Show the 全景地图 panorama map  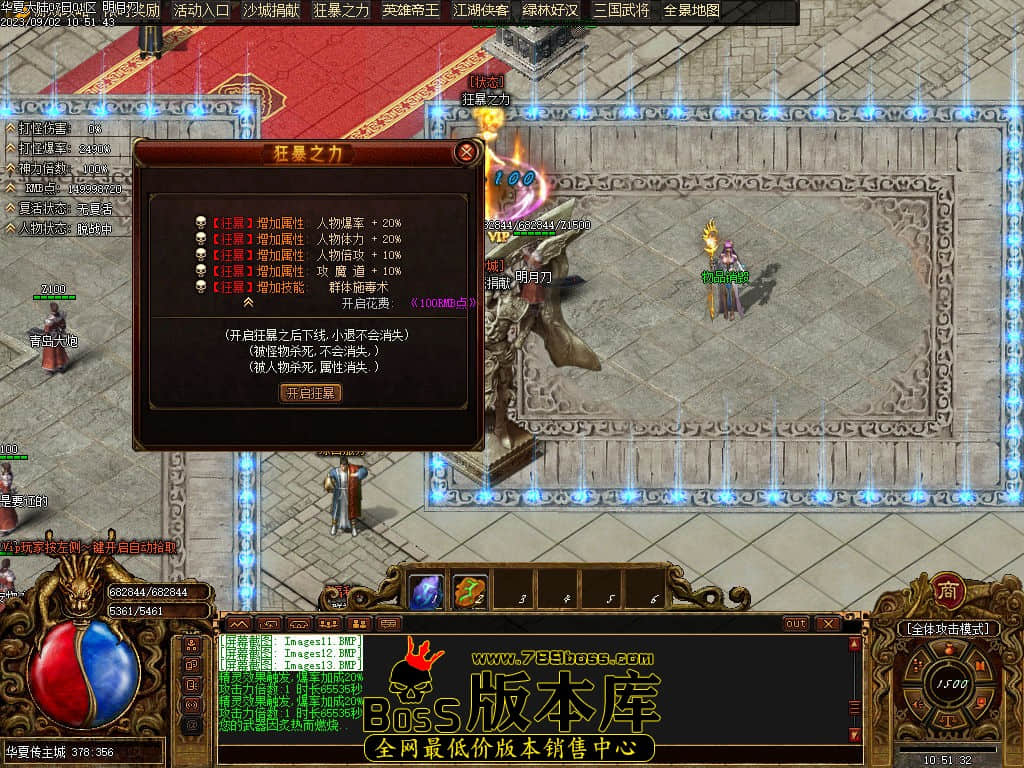tap(692, 11)
